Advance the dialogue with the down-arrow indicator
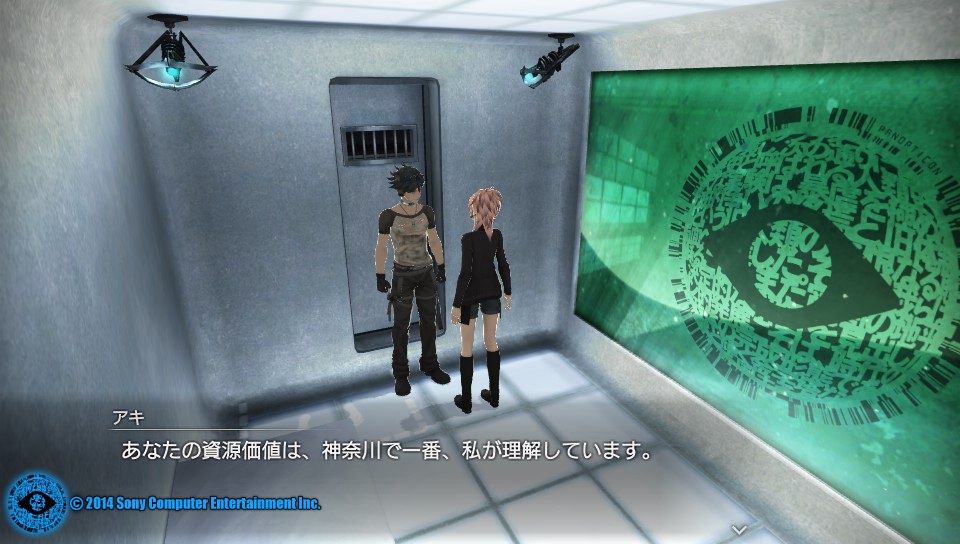960x544 pixels. [739, 527]
